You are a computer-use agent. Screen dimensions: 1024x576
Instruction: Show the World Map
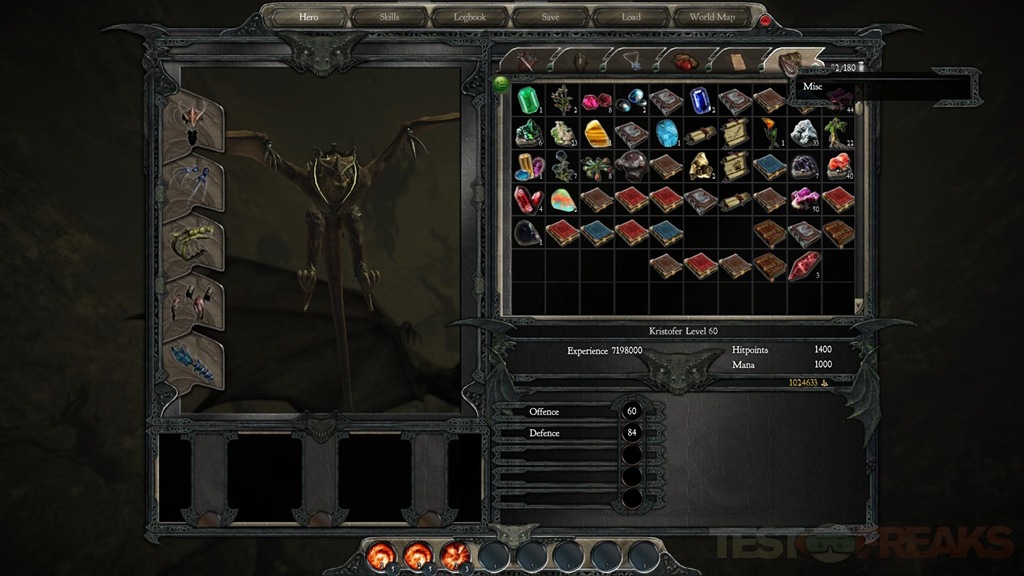pyautogui.click(x=712, y=17)
